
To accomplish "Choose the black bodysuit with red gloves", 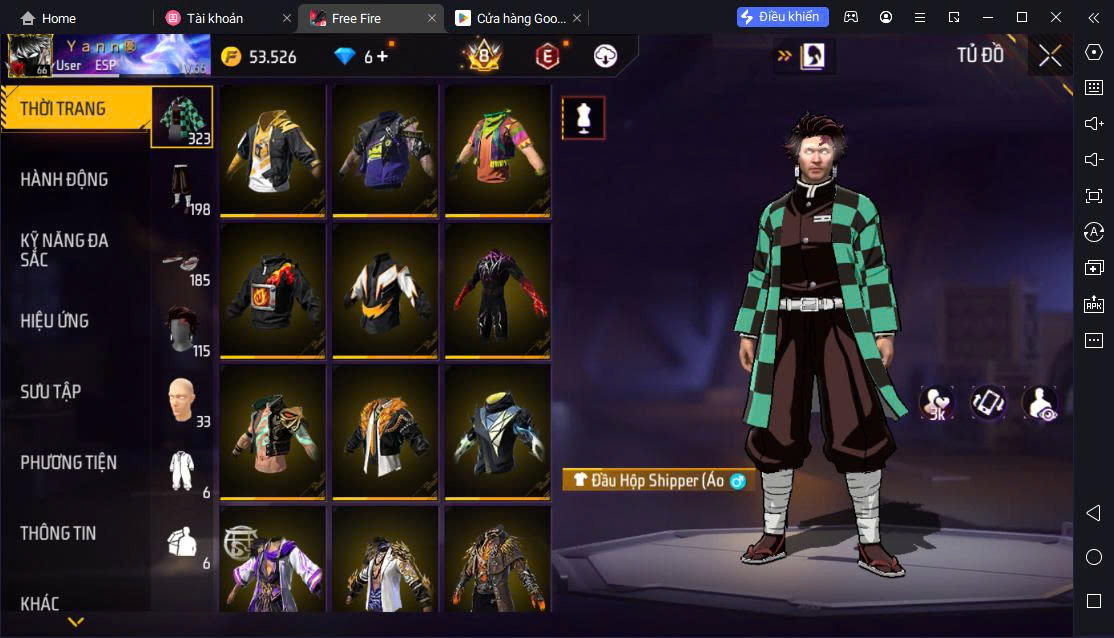I will (x=497, y=290).
